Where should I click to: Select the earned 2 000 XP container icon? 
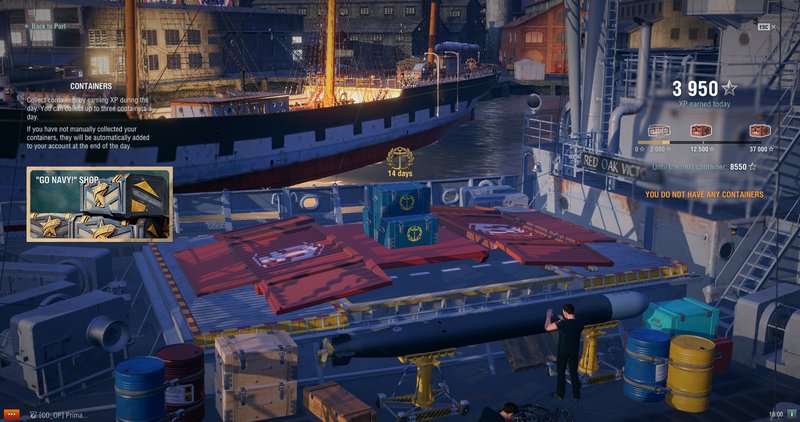[x=659, y=131]
